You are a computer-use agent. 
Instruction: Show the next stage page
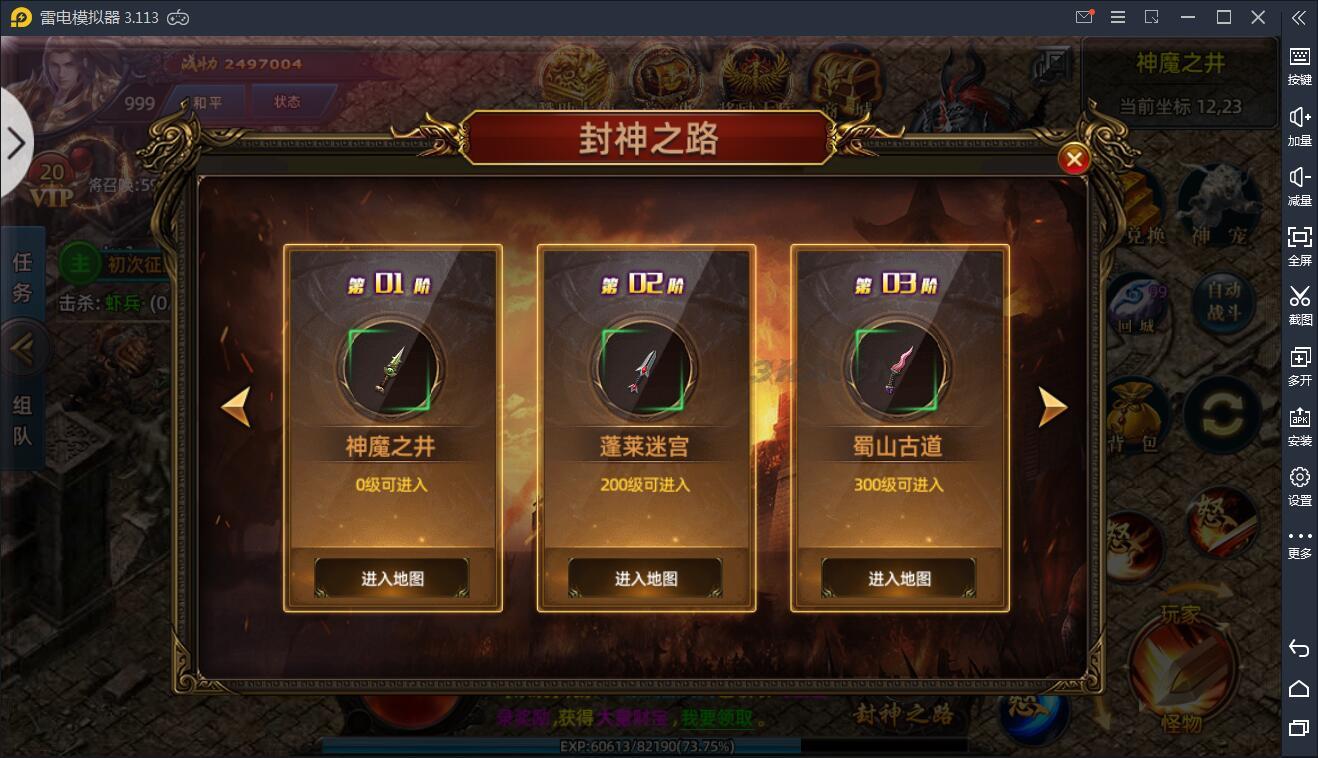click(1052, 407)
